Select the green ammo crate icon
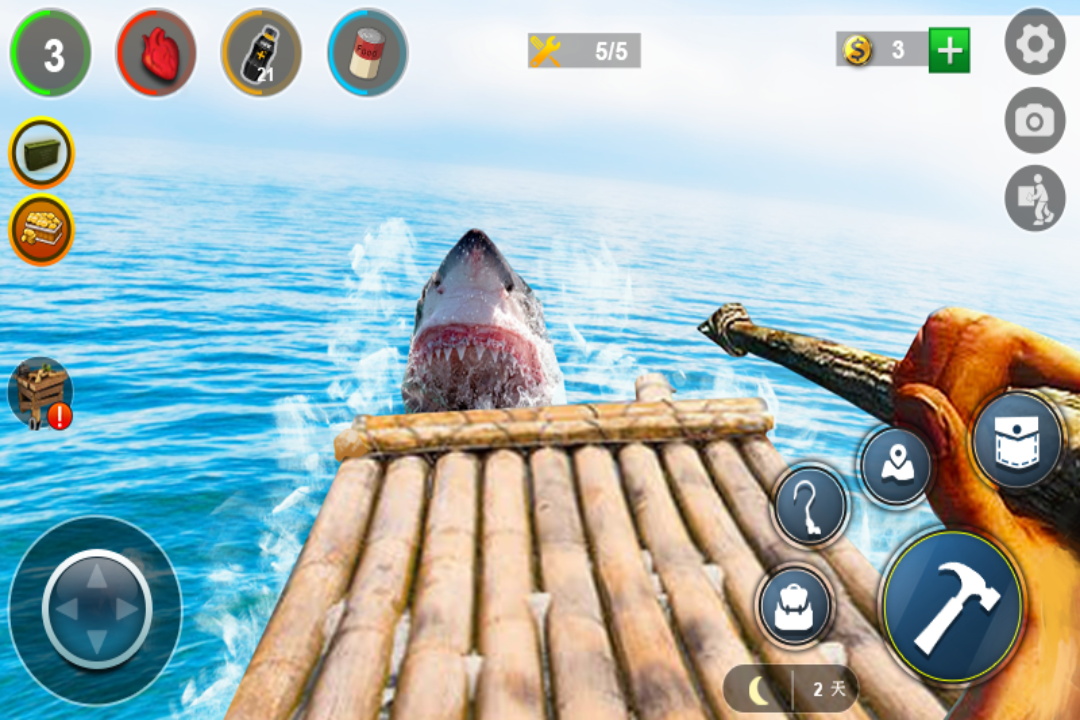1080x720 pixels. point(42,153)
